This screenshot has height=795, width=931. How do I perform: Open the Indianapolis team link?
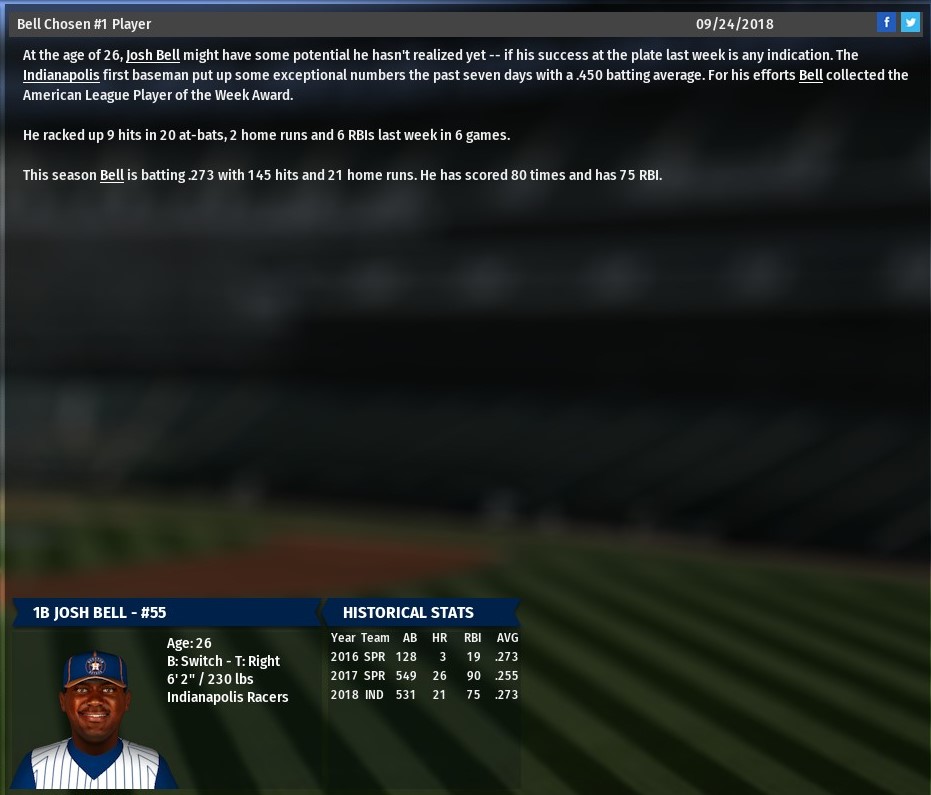coord(61,75)
